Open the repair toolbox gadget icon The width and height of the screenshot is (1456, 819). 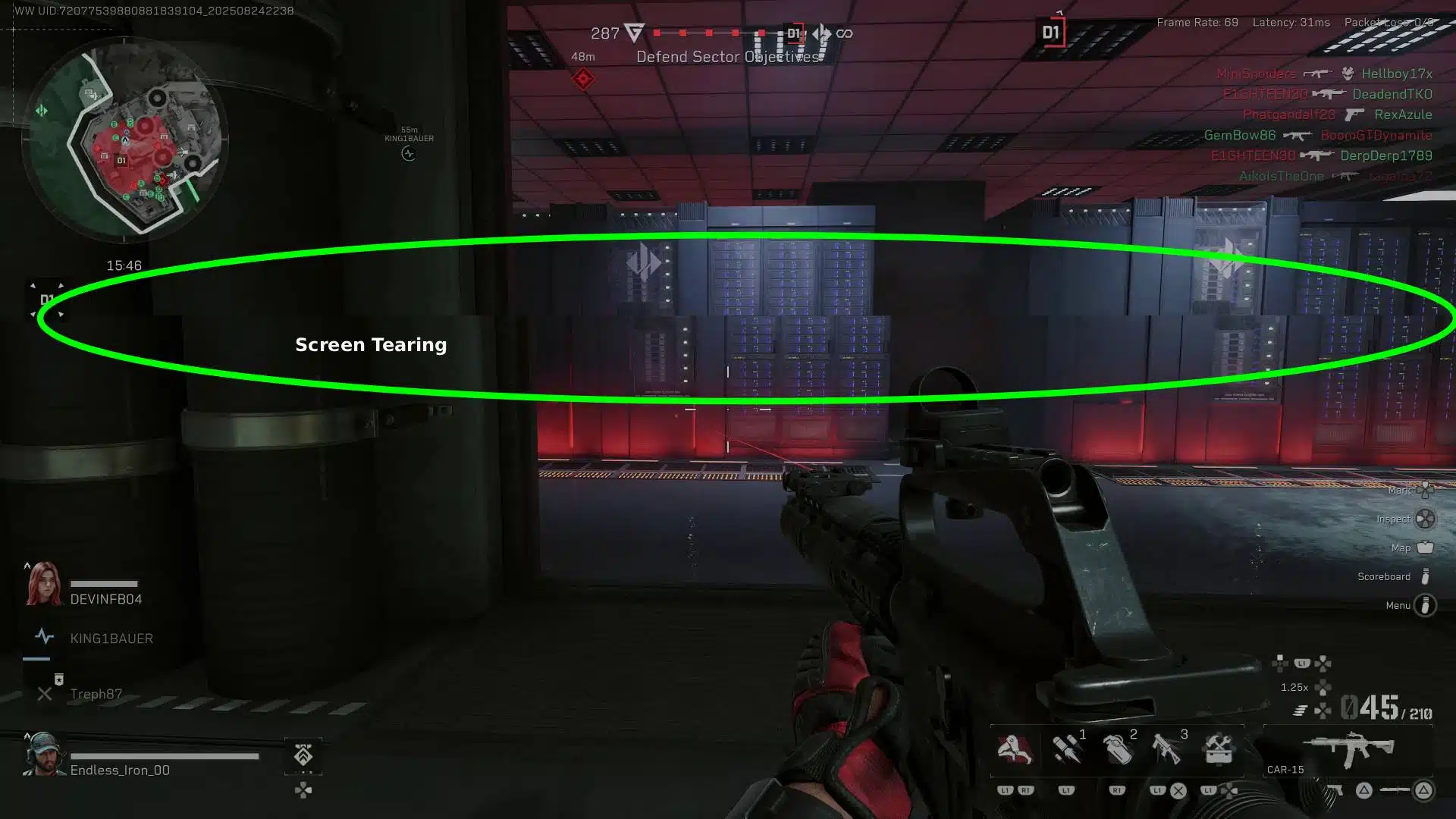point(1219,748)
